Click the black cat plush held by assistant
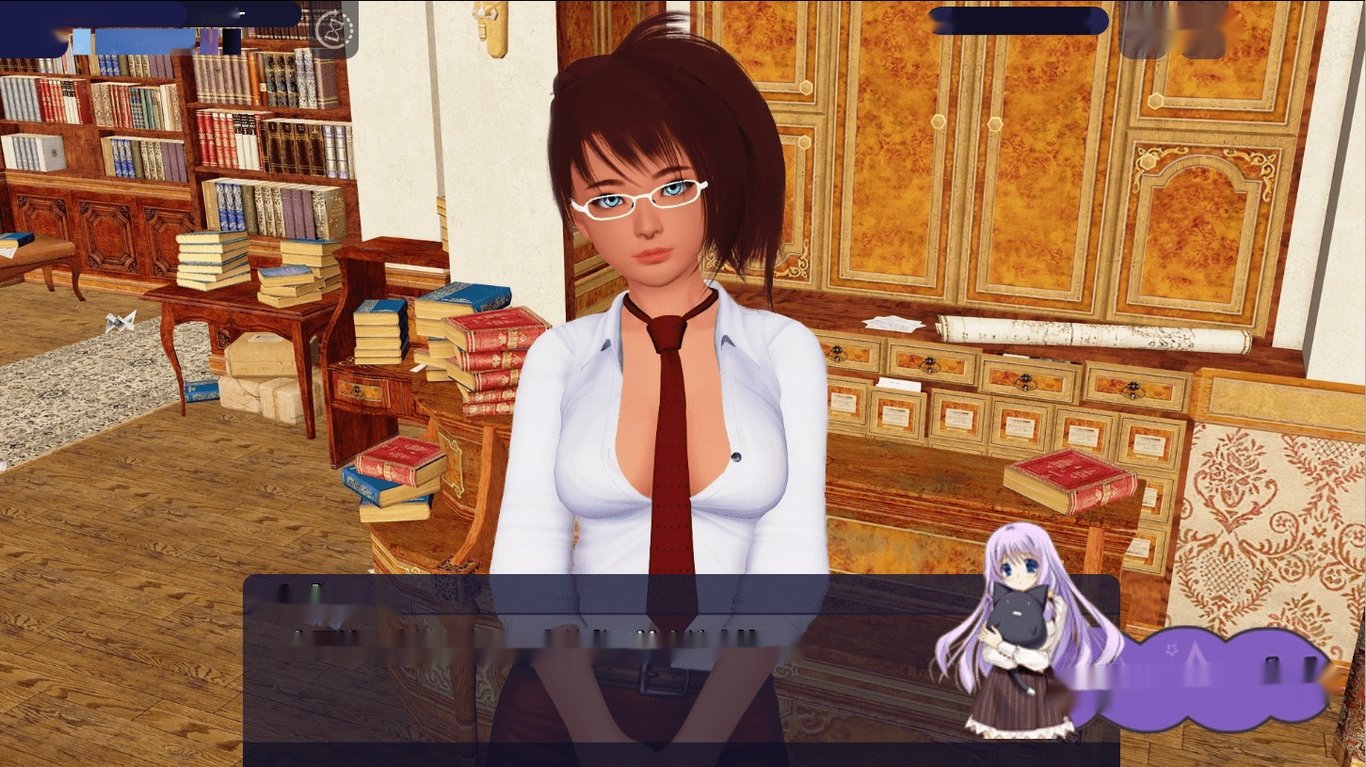The height and width of the screenshot is (767, 1366). pos(1022,615)
